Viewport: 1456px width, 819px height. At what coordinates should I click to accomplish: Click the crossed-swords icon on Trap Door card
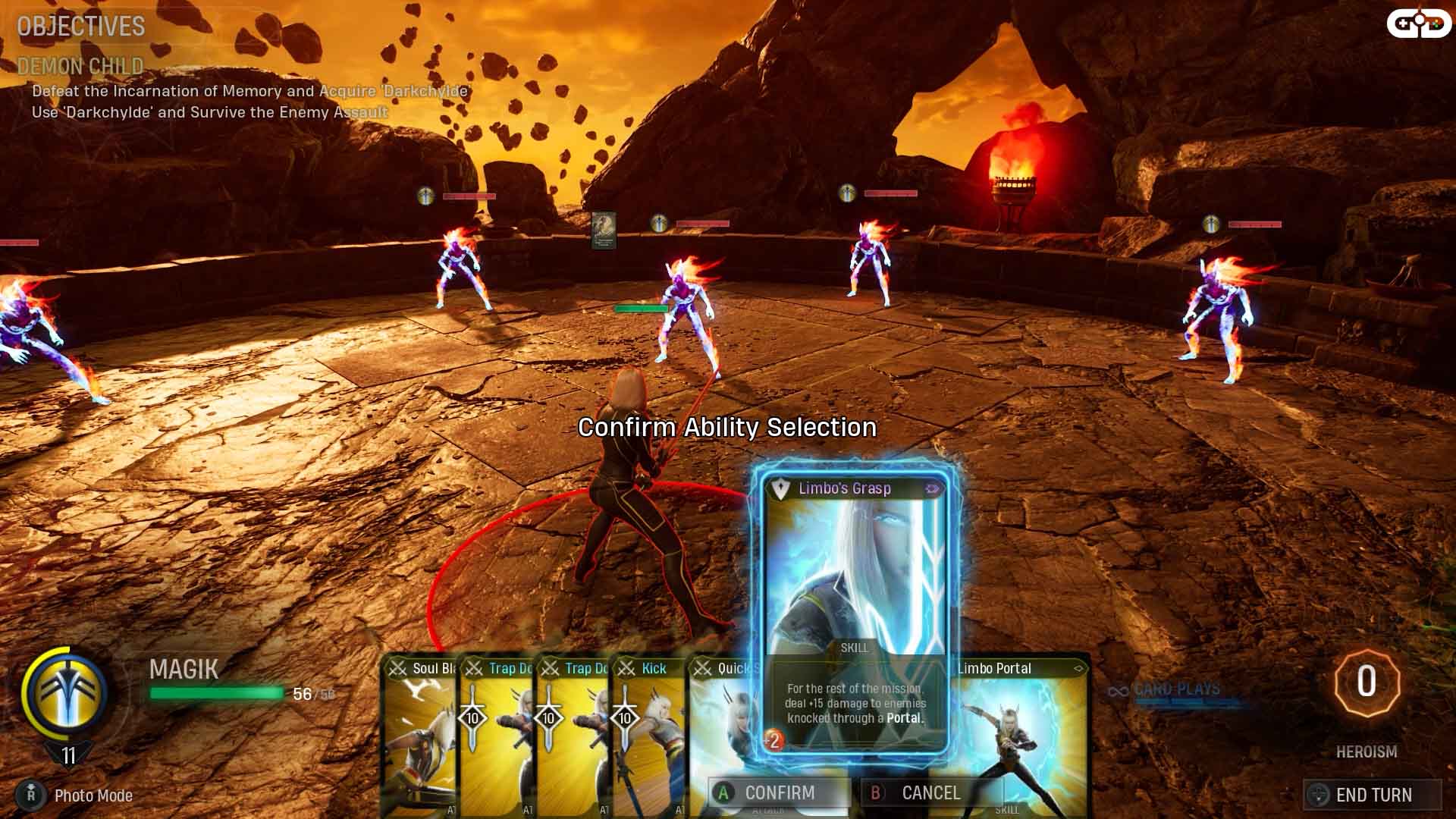pos(475,668)
